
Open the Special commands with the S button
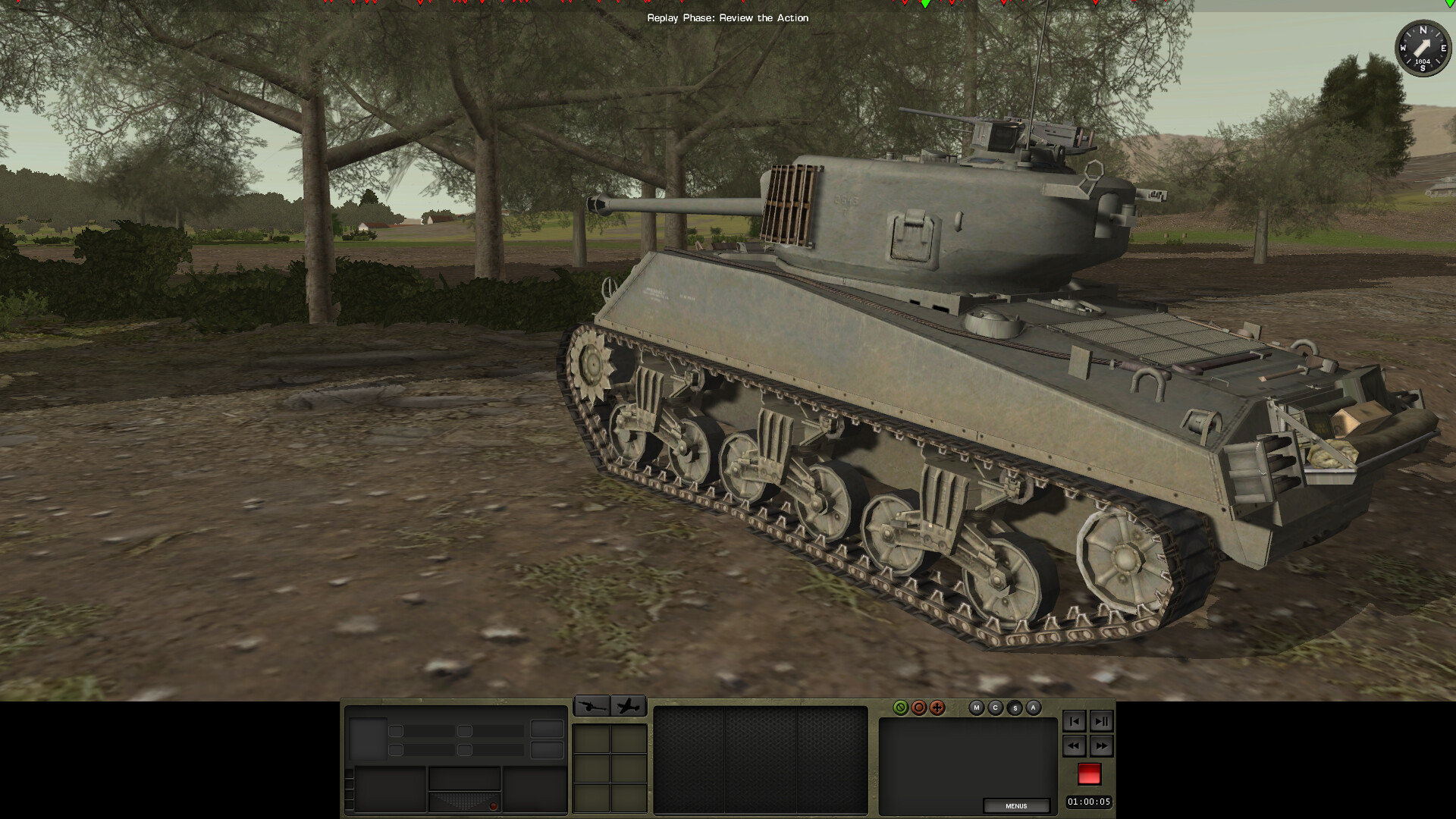pyautogui.click(x=1015, y=708)
